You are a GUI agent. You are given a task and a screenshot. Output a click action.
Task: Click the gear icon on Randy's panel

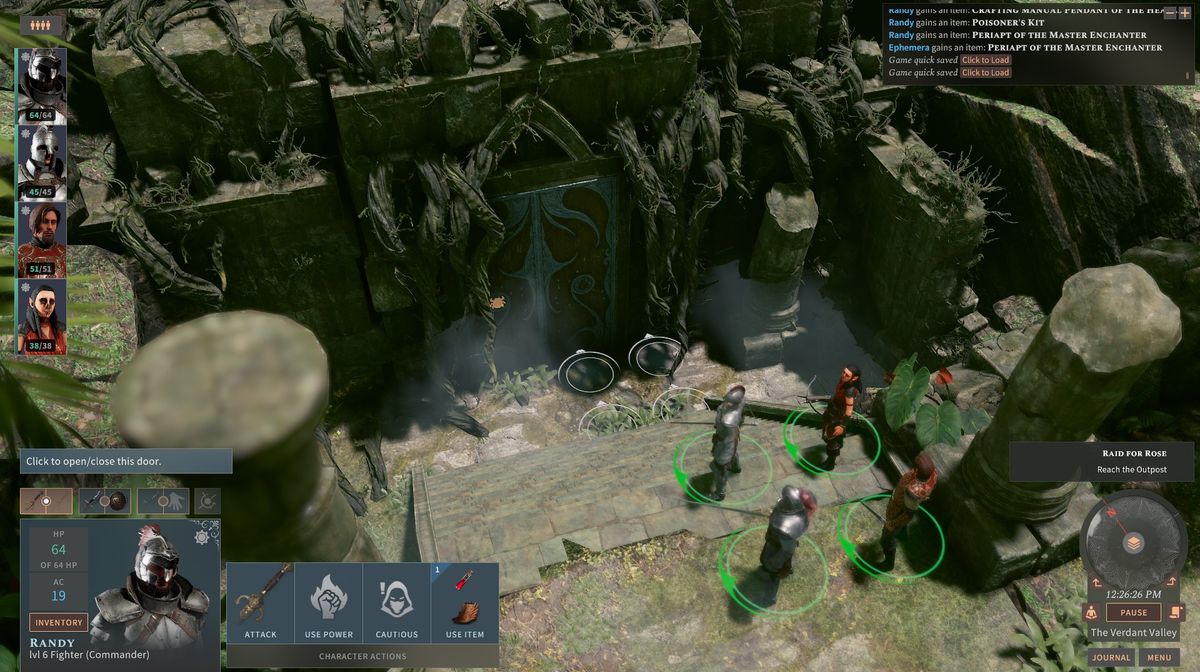click(x=202, y=537)
